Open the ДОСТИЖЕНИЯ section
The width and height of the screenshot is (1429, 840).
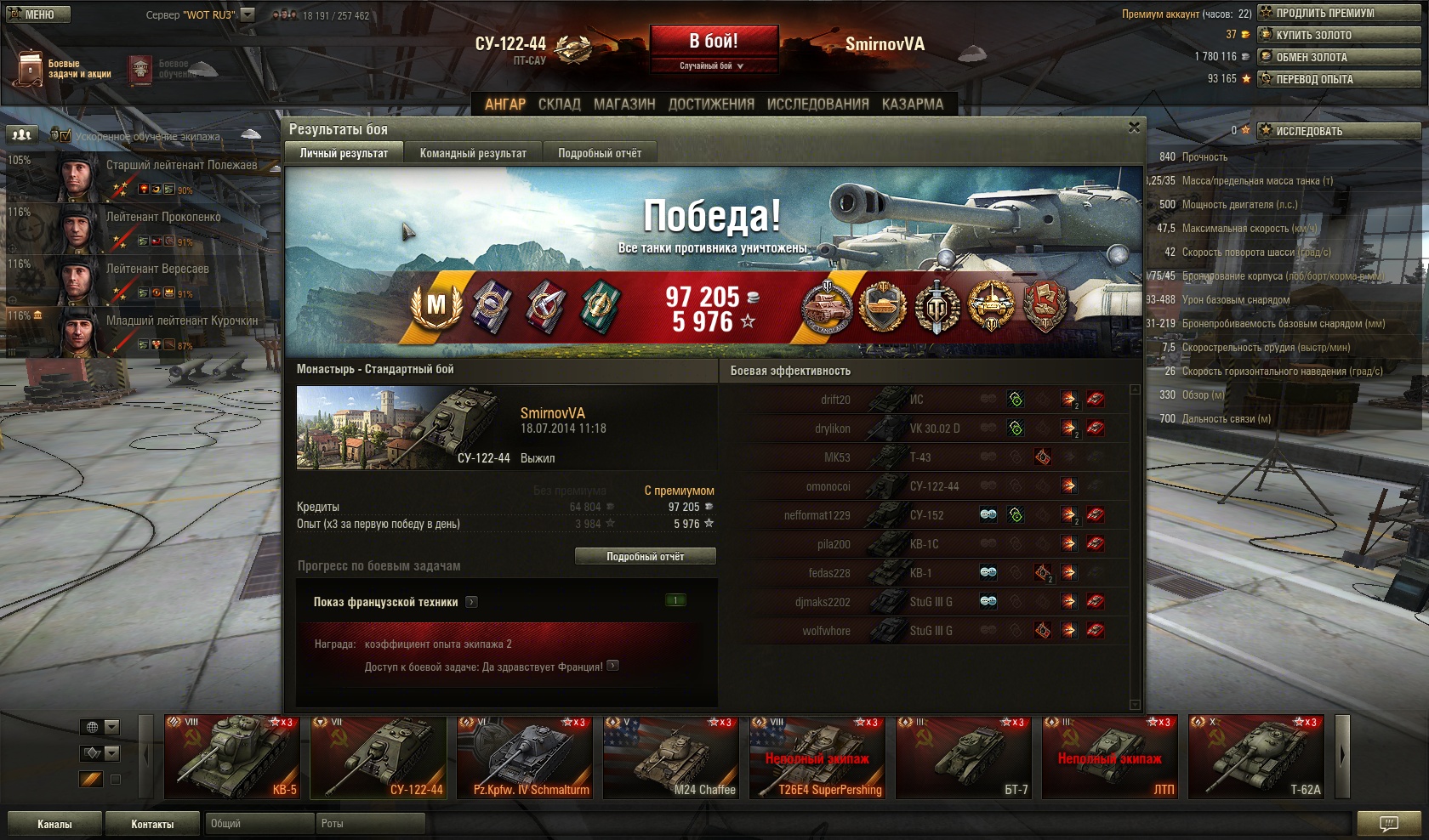(711, 104)
